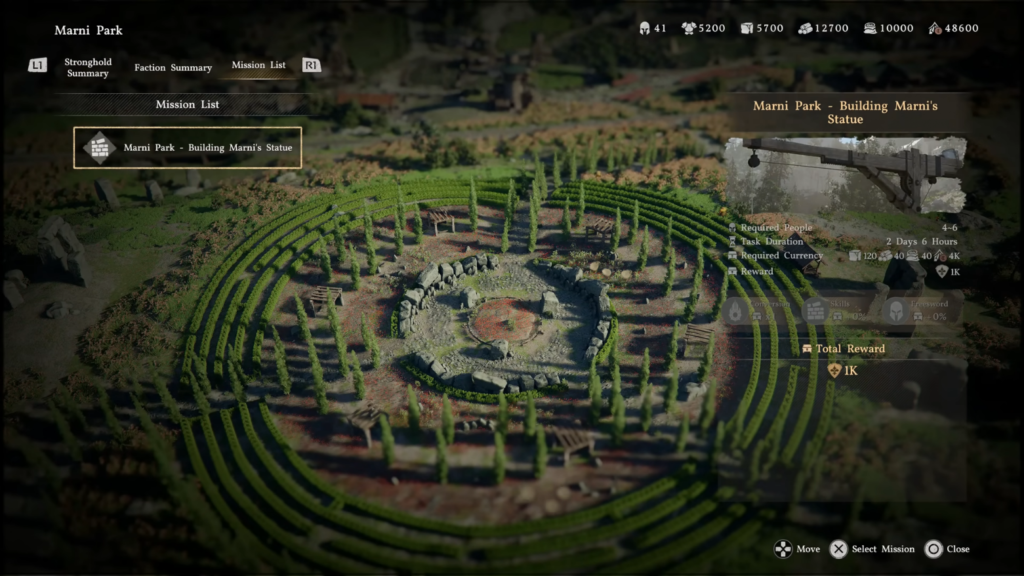Show the Mission List tab
1024x576 pixels.
258,65
